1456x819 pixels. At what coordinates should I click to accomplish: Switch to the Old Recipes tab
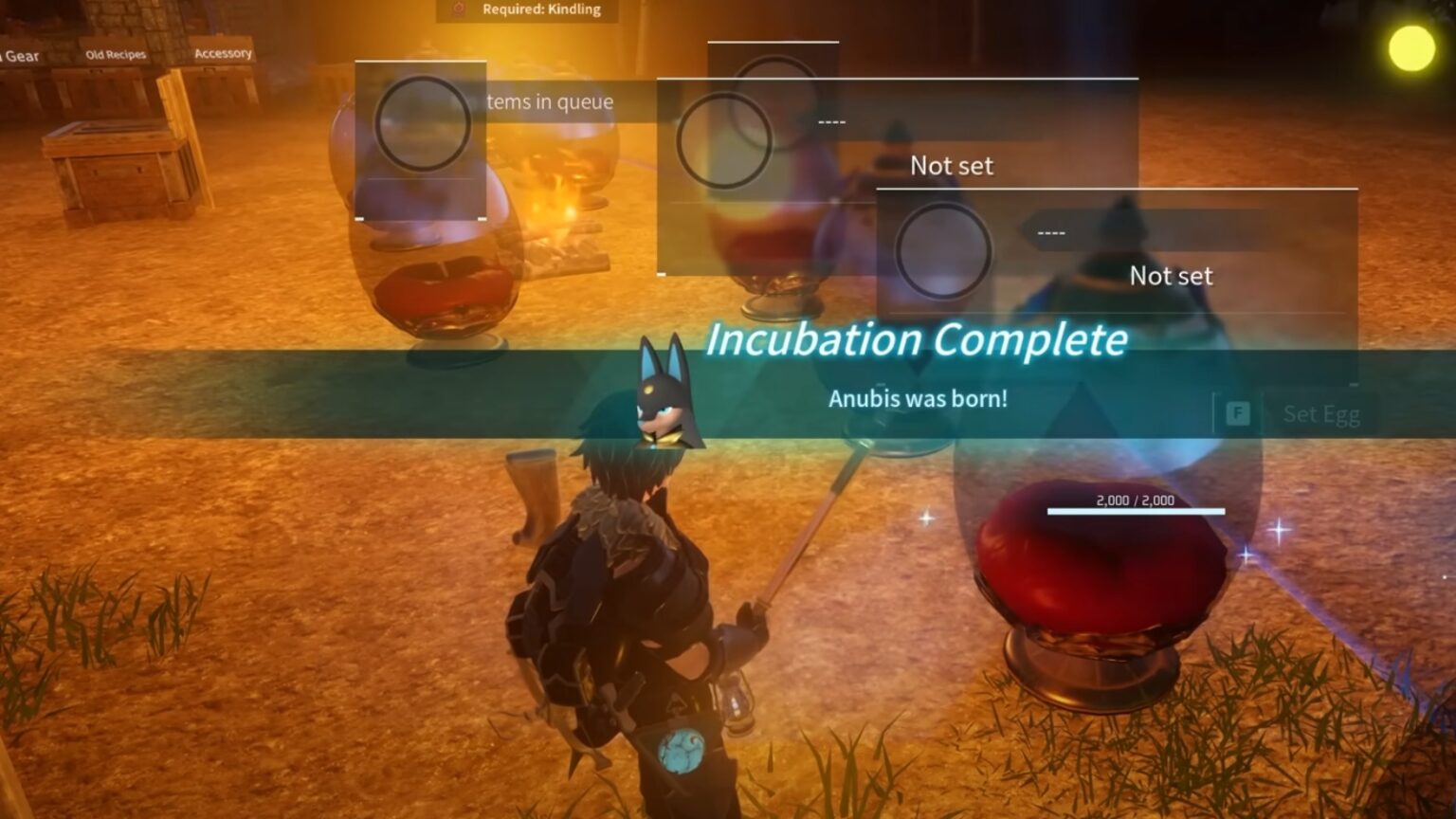point(117,54)
